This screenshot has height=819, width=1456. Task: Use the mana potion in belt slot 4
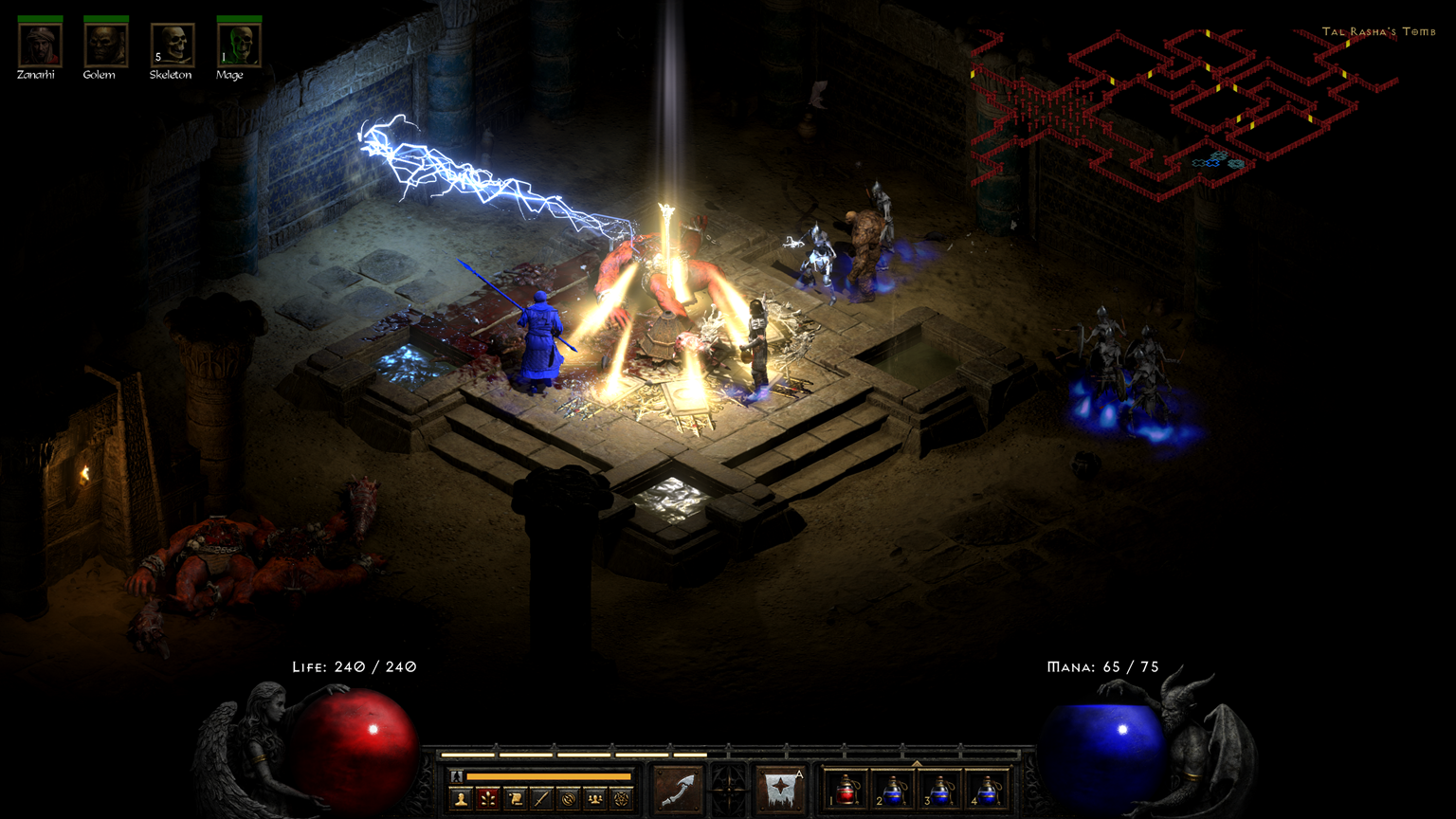click(x=987, y=789)
